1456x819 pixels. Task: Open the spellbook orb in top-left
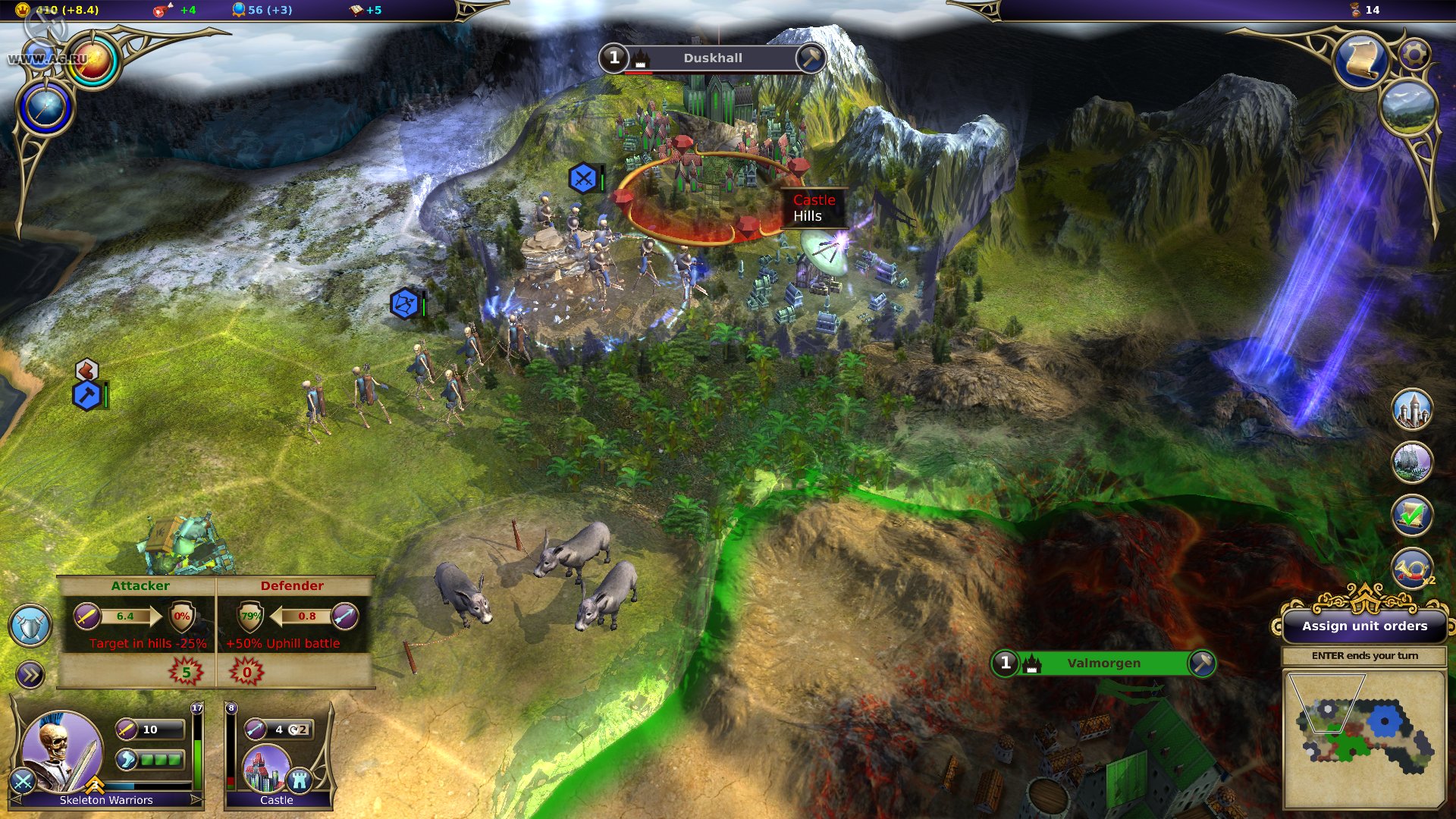tap(93, 62)
